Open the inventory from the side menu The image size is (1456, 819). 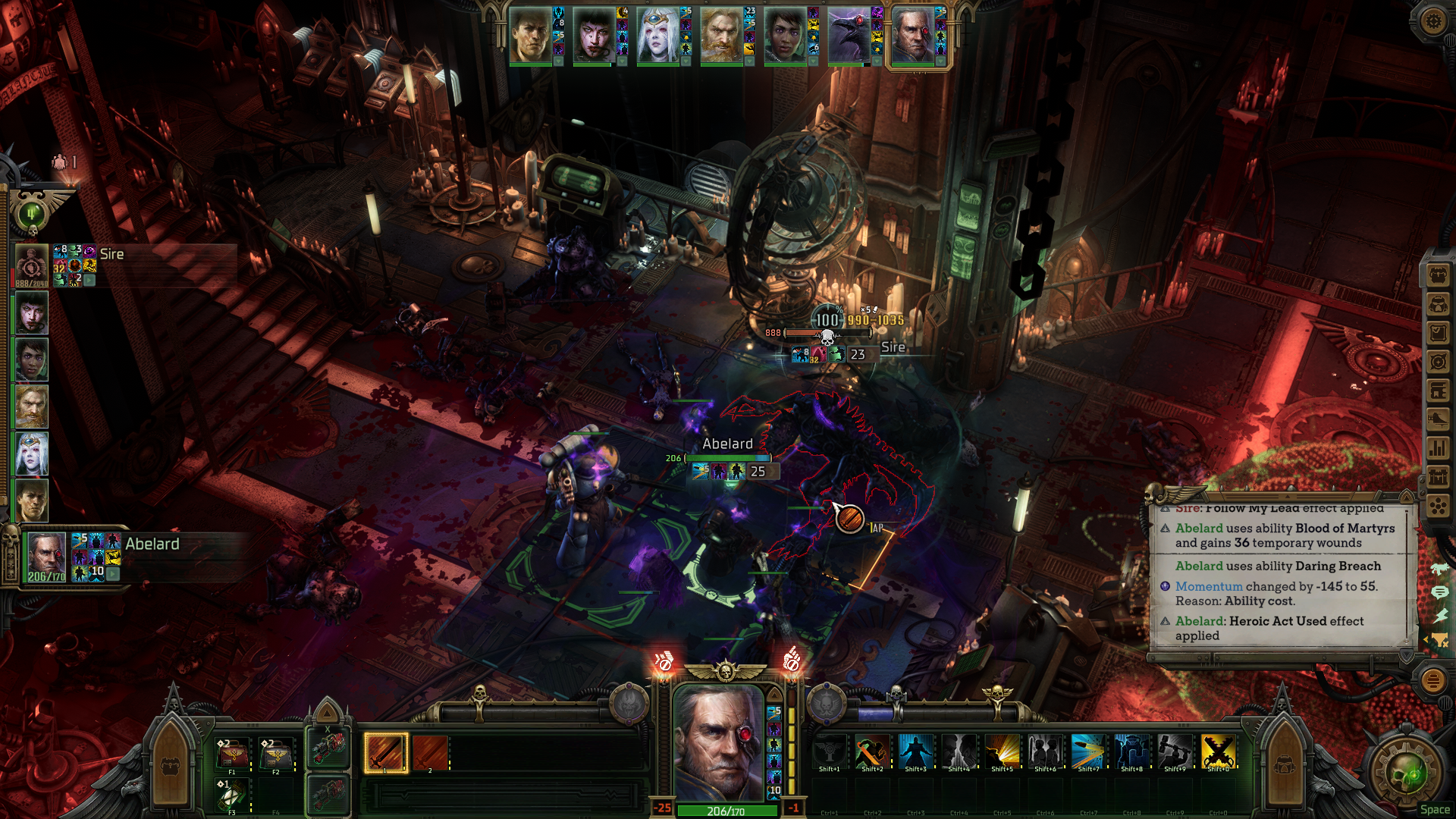pos(1438,276)
